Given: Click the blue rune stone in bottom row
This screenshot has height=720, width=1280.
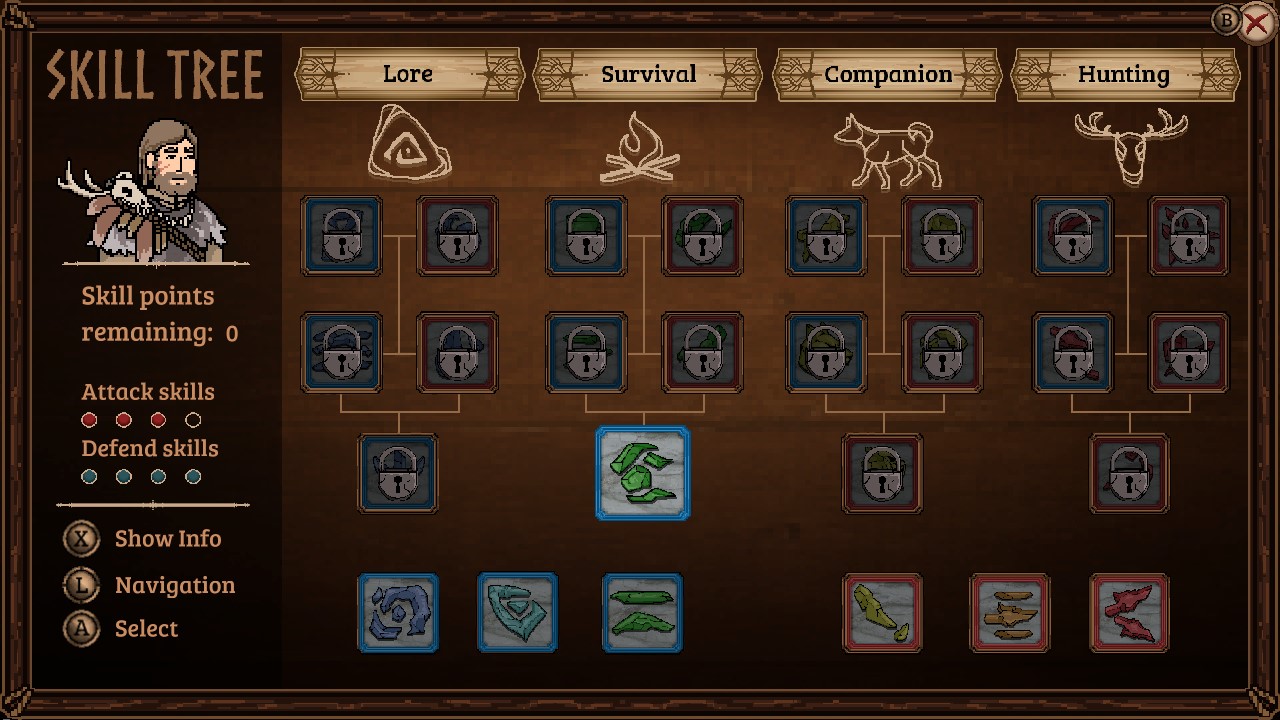Looking at the screenshot, I should [x=398, y=614].
